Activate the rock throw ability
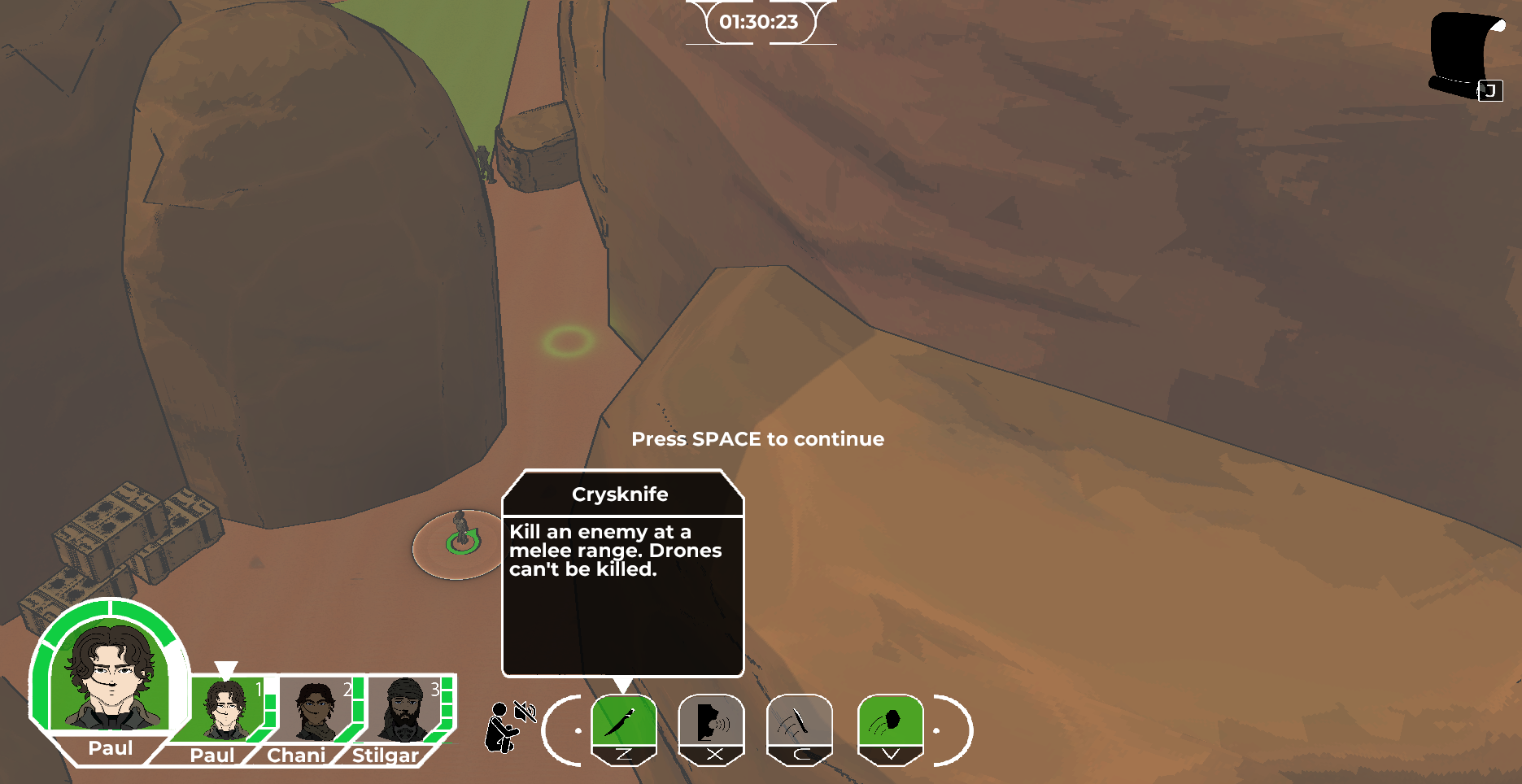 pyautogui.click(x=890, y=722)
